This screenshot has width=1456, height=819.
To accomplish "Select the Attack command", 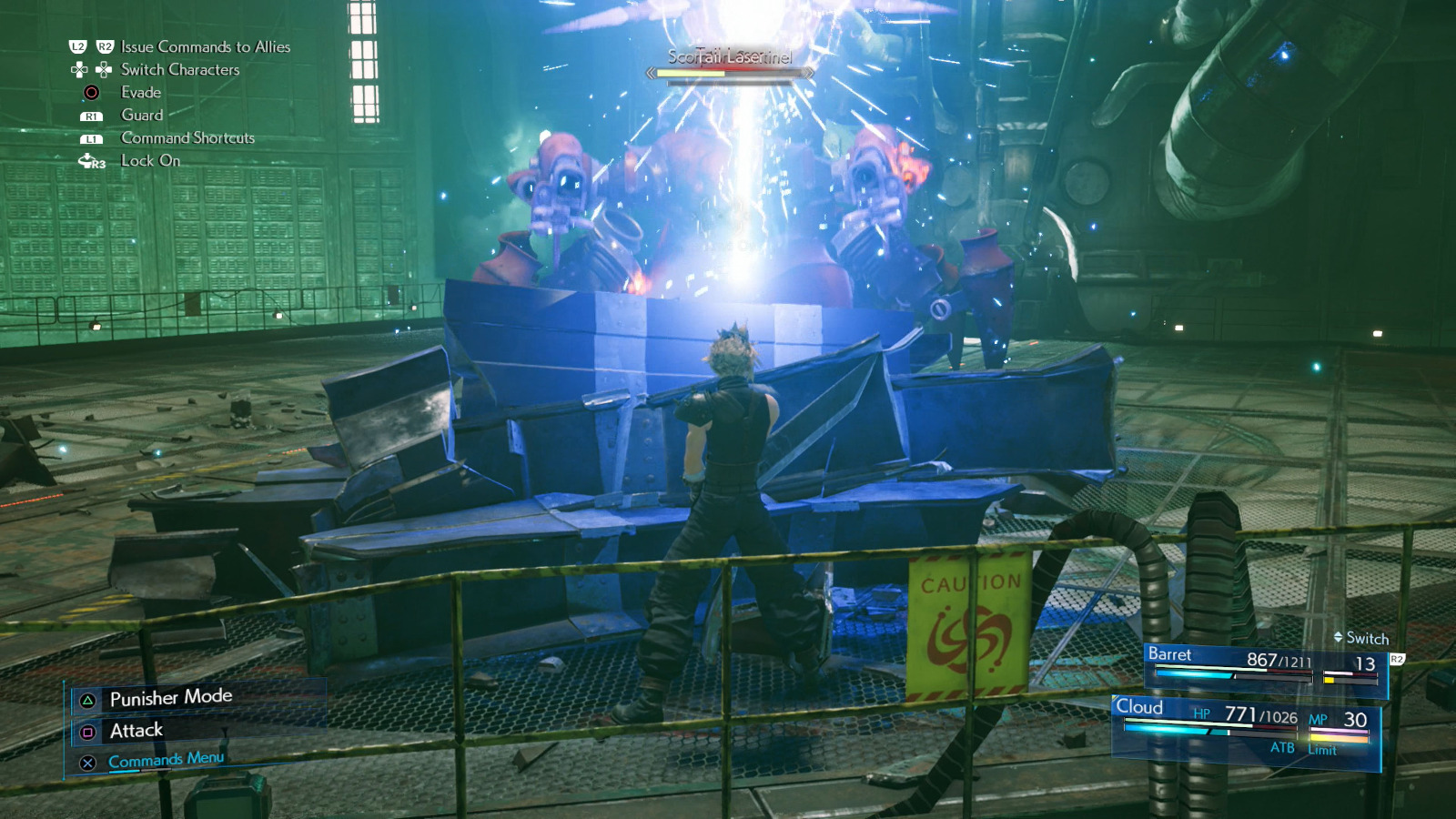I will point(135,729).
